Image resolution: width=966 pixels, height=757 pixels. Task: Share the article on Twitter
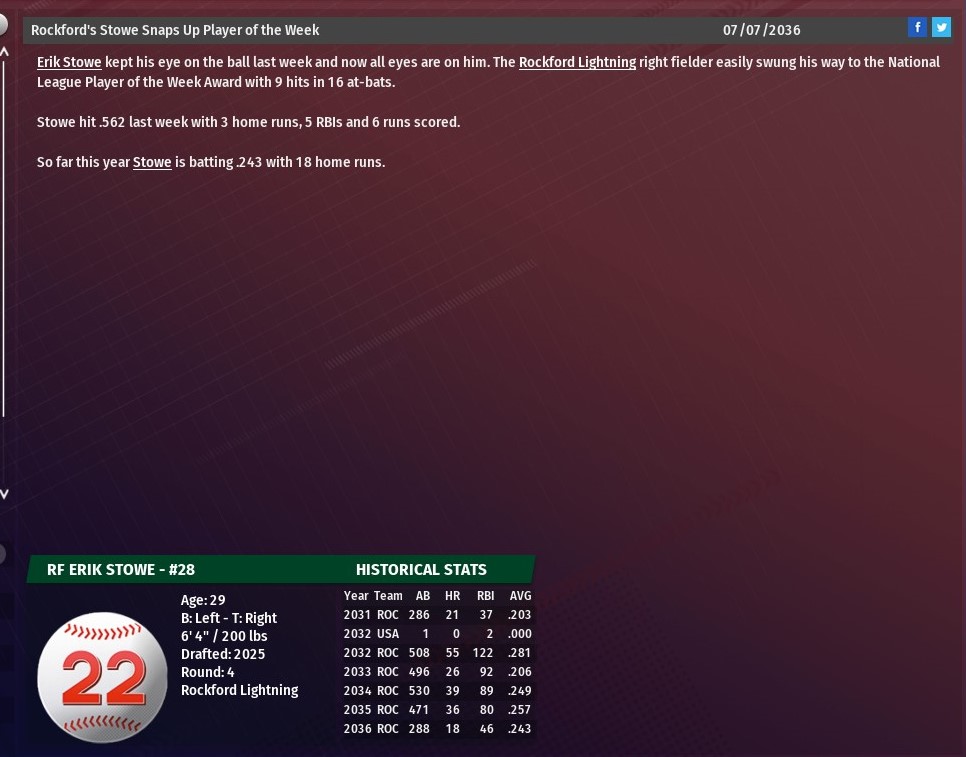point(941,28)
